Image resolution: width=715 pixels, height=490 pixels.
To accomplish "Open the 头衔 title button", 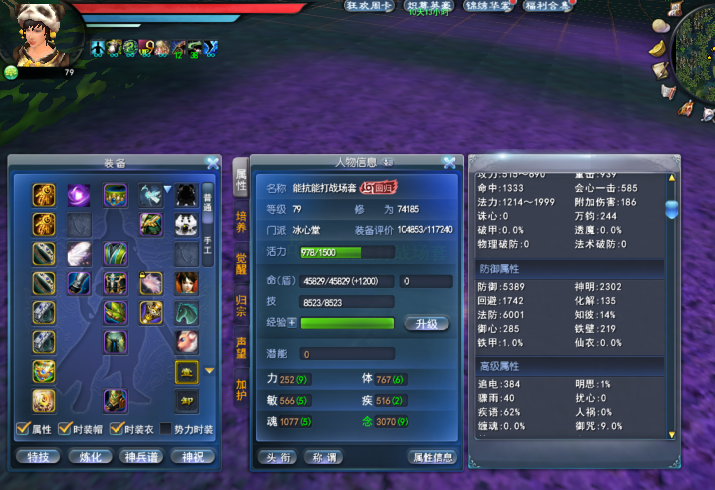I will (x=278, y=457).
